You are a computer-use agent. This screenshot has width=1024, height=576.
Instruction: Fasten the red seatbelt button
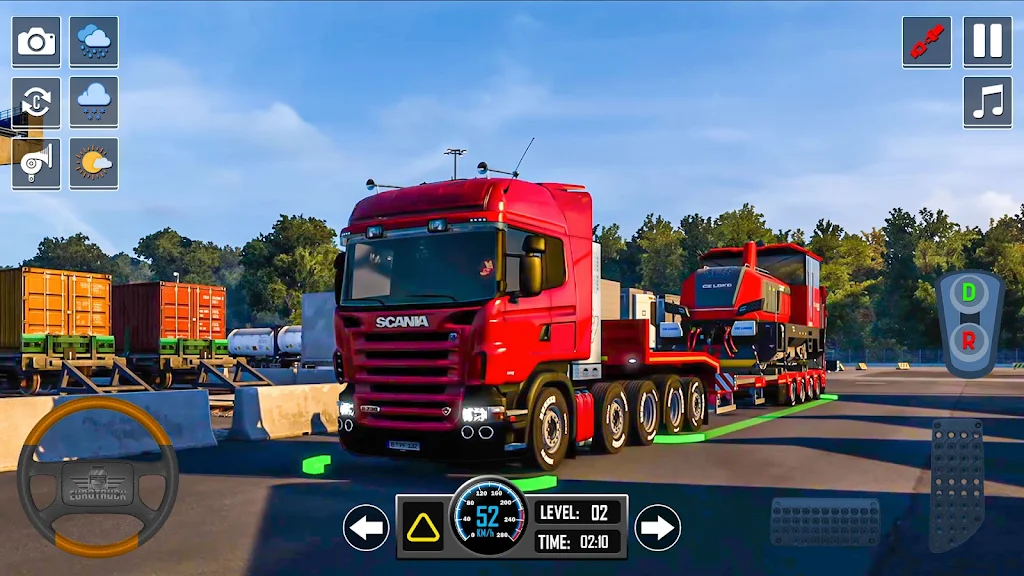pyautogui.click(x=926, y=42)
